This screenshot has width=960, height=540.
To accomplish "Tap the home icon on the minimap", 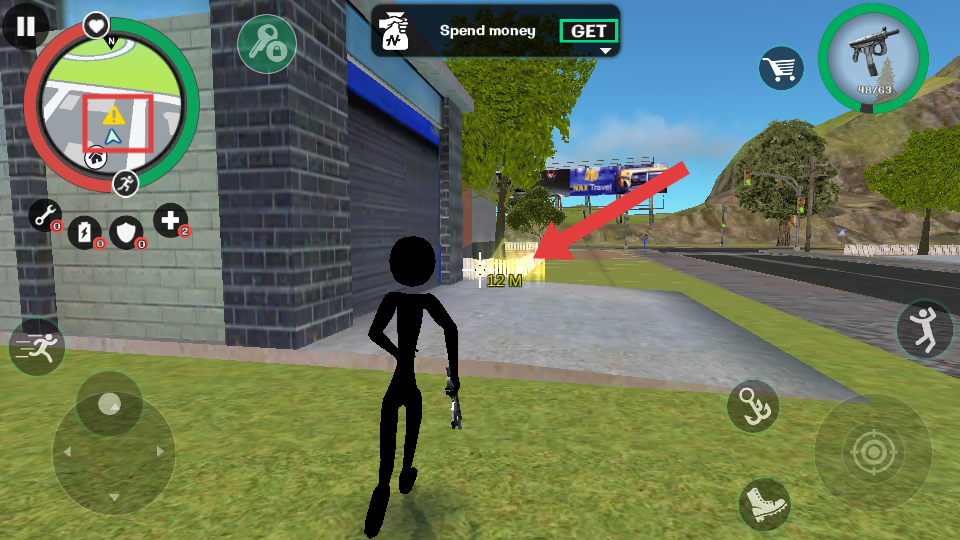I will click(x=95, y=157).
